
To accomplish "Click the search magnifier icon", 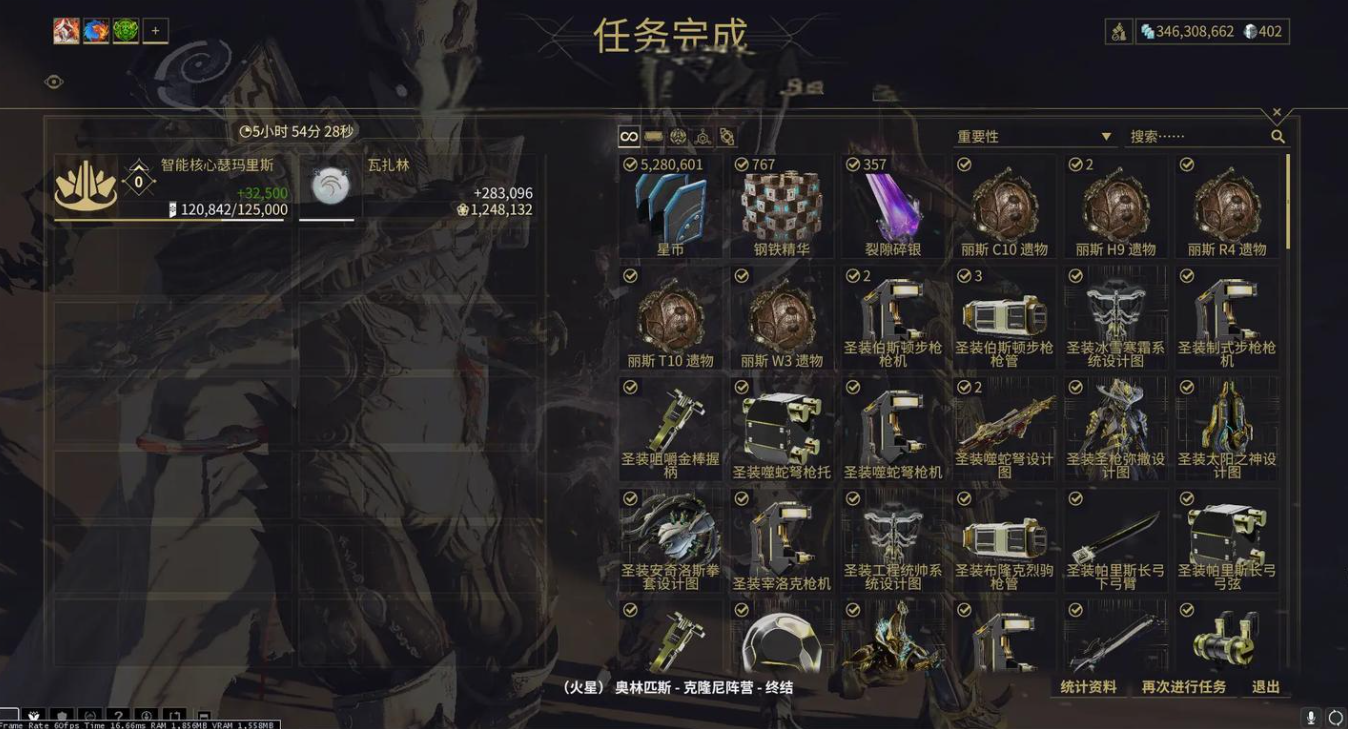I will [1278, 137].
